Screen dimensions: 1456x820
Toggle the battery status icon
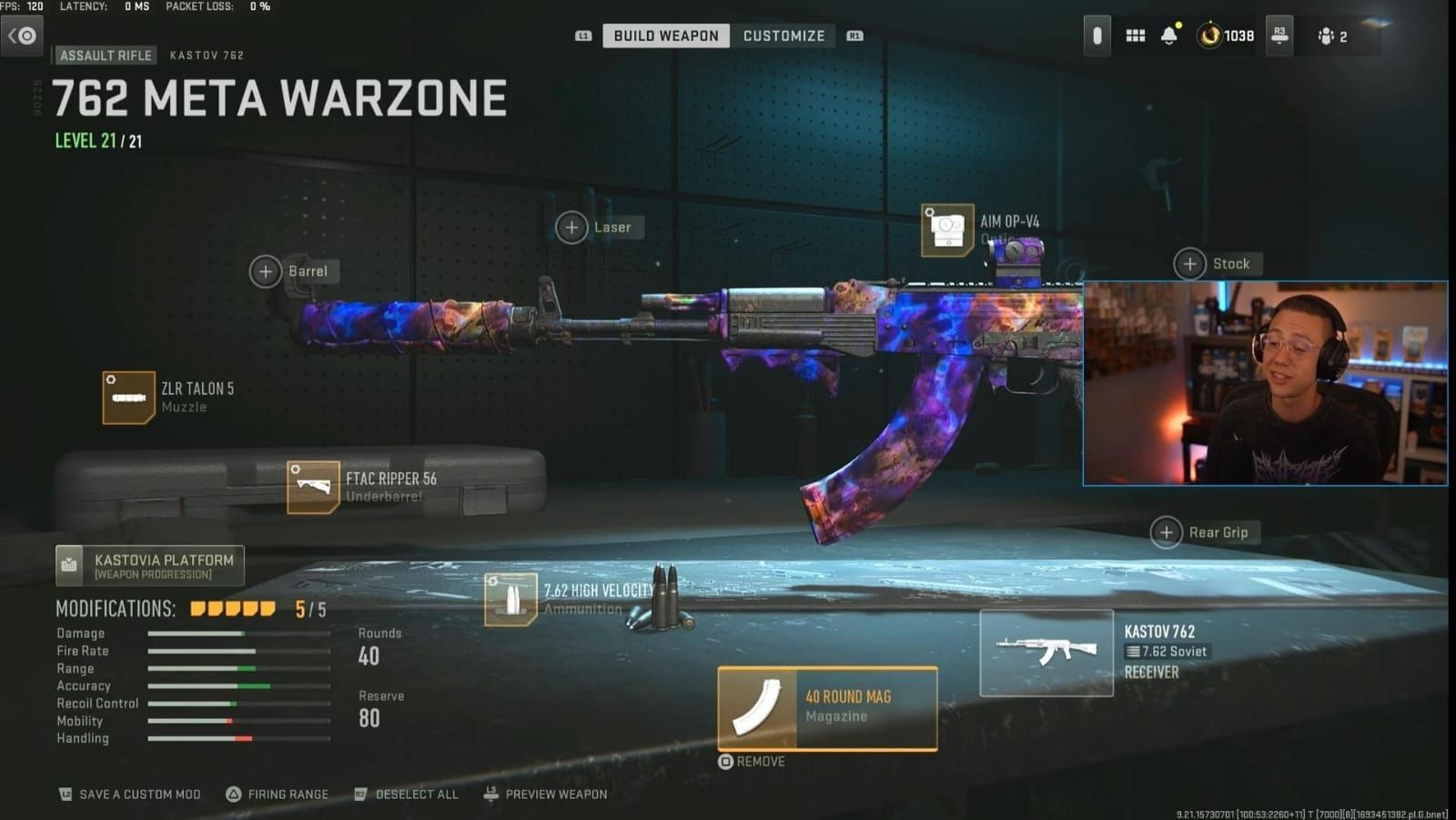(1097, 35)
